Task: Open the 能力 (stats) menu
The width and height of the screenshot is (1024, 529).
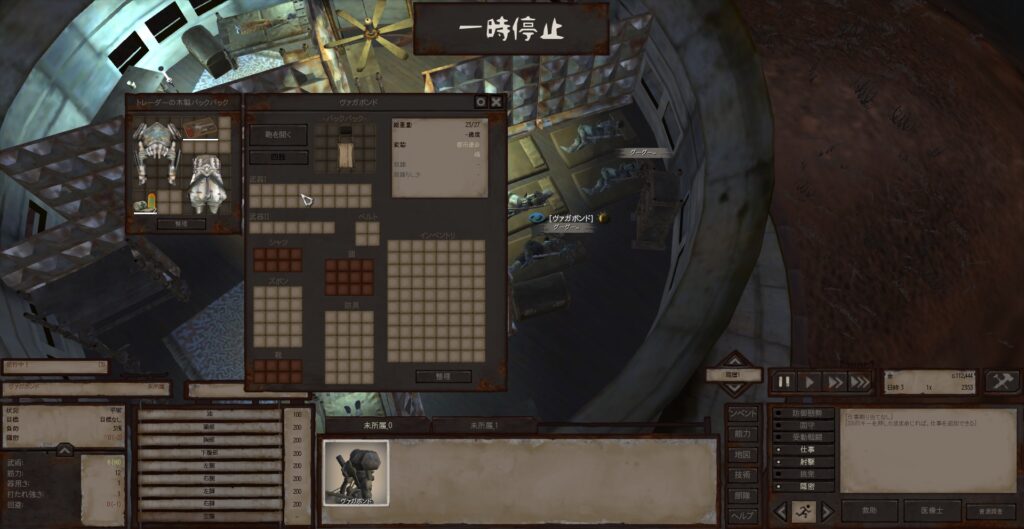Action: tap(742, 434)
